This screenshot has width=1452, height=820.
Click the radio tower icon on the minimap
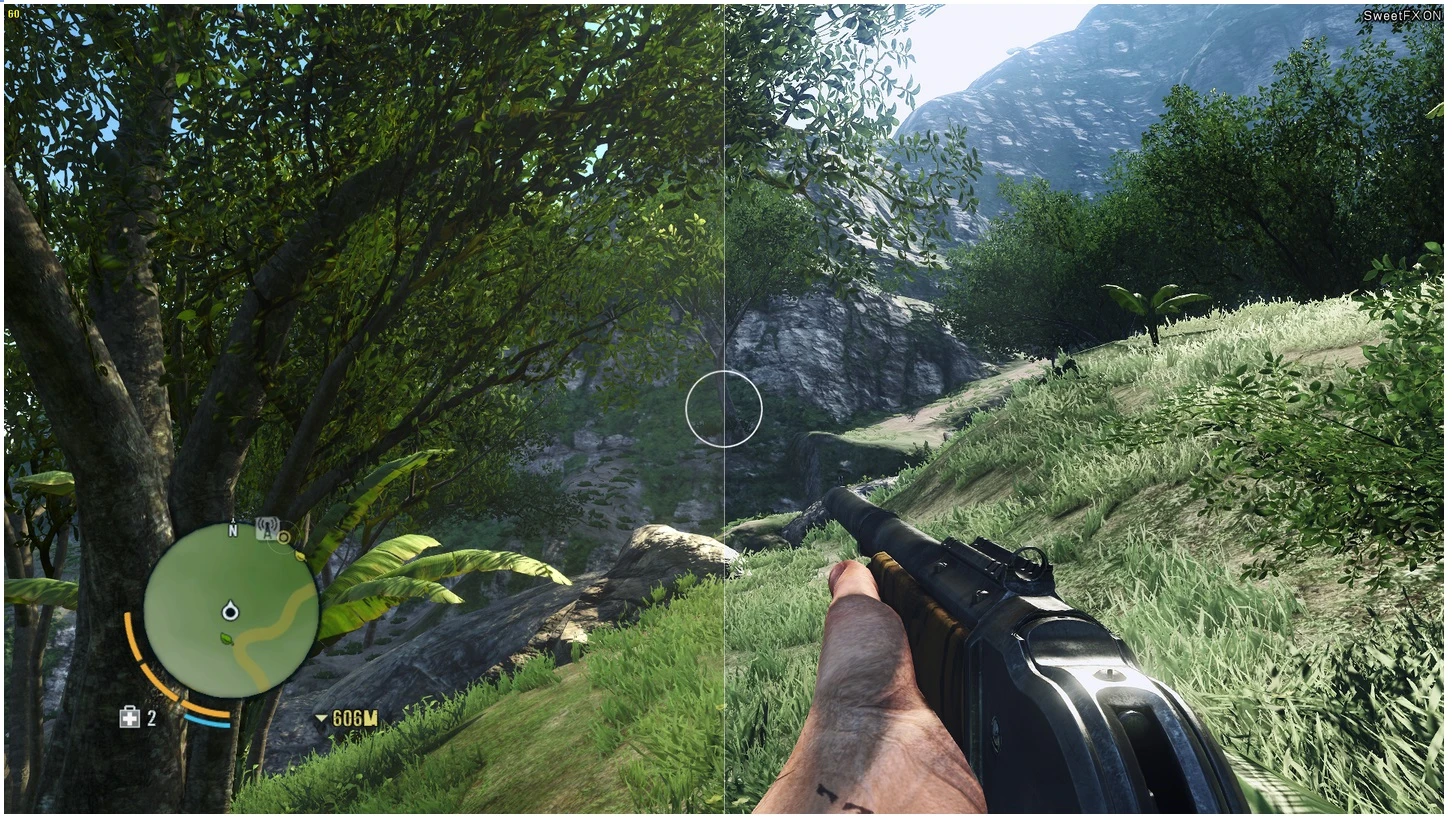(x=266, y=527)
